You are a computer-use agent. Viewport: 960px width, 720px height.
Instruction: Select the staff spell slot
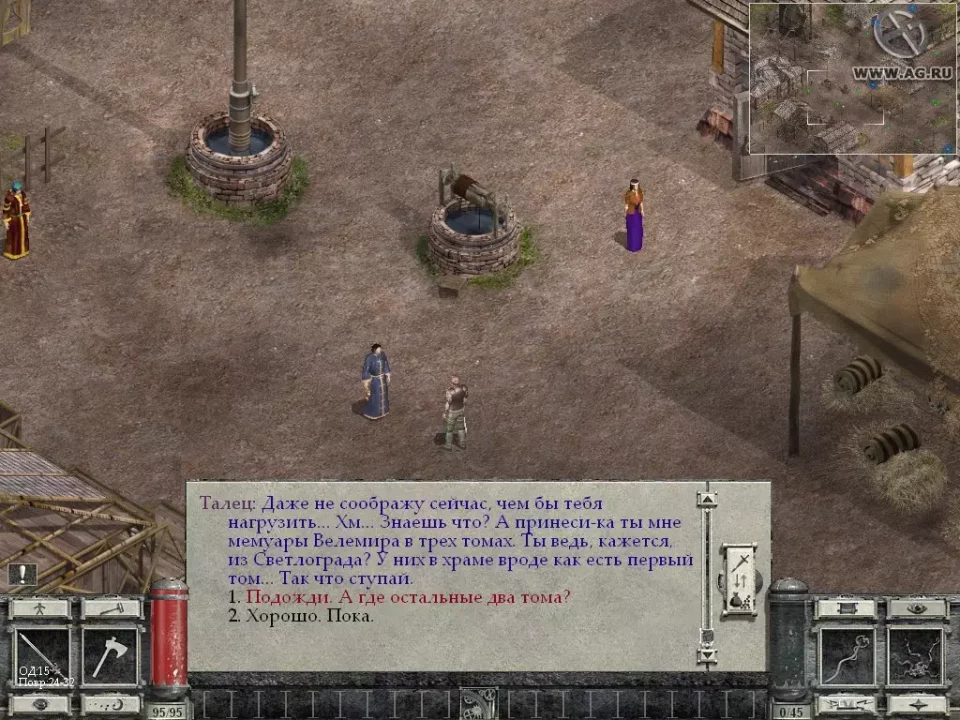tap(847, 655)
